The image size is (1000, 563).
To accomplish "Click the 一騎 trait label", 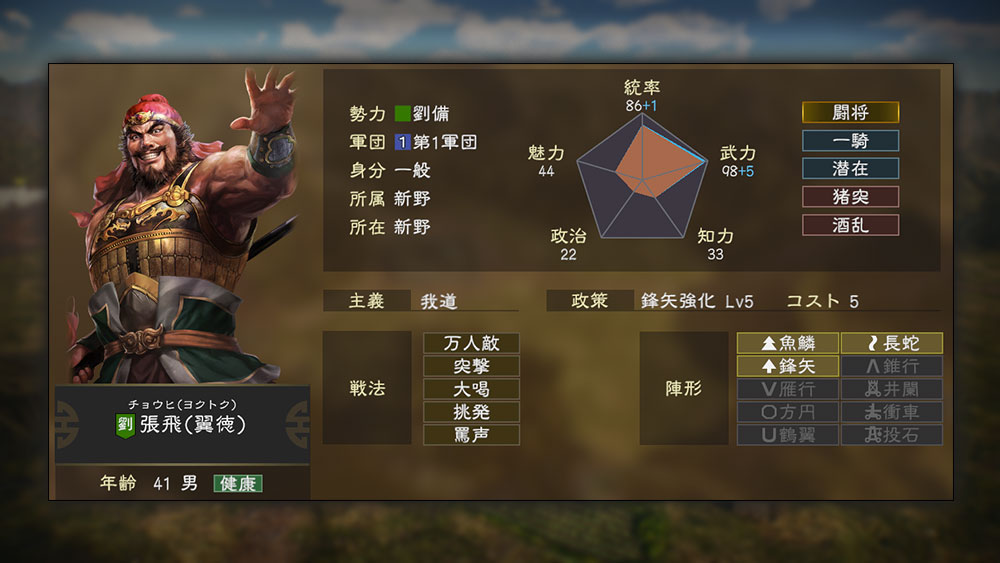I will click(850, 141).
